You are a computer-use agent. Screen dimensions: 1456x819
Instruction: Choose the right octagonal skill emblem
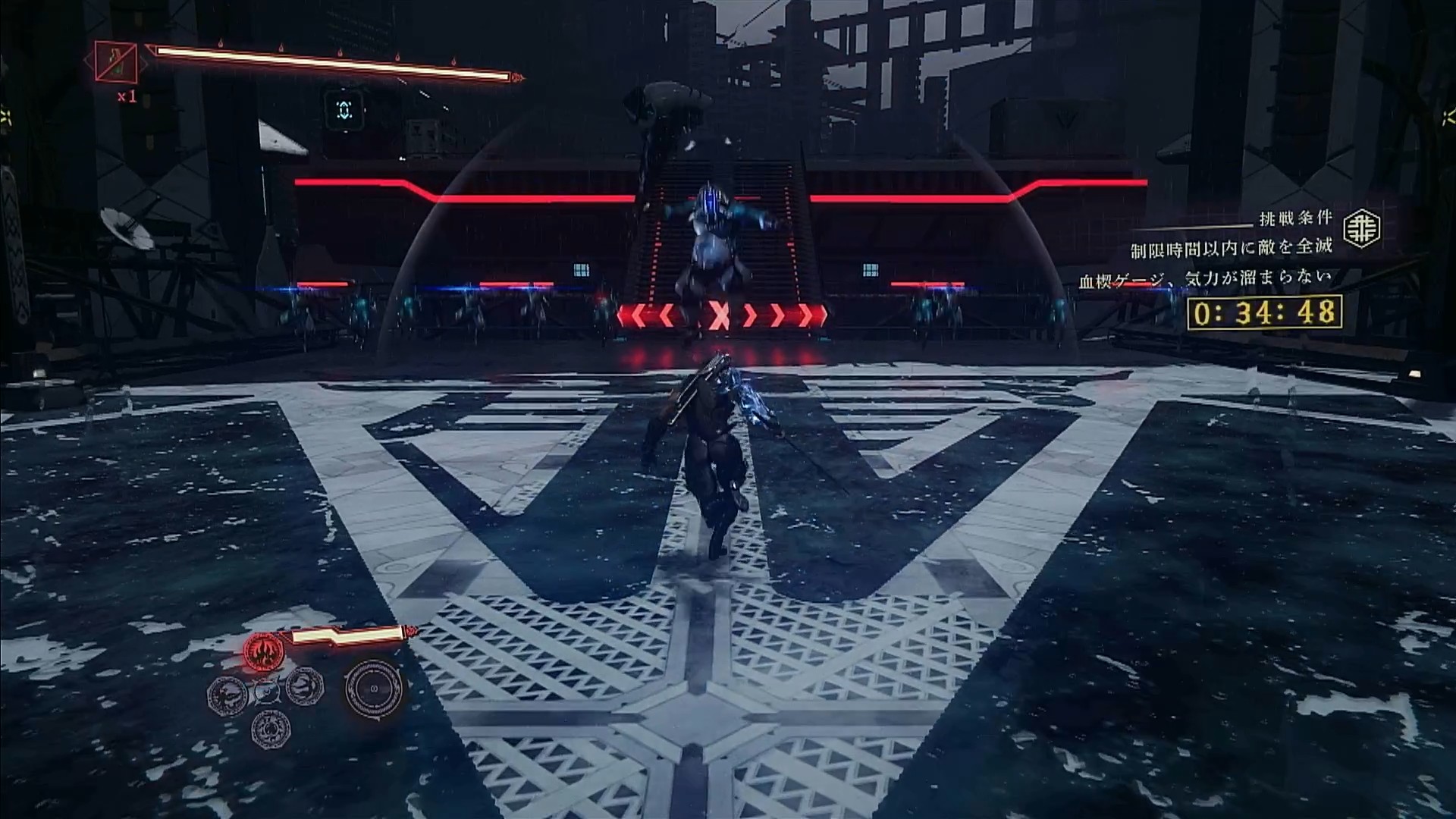(304, 686)
